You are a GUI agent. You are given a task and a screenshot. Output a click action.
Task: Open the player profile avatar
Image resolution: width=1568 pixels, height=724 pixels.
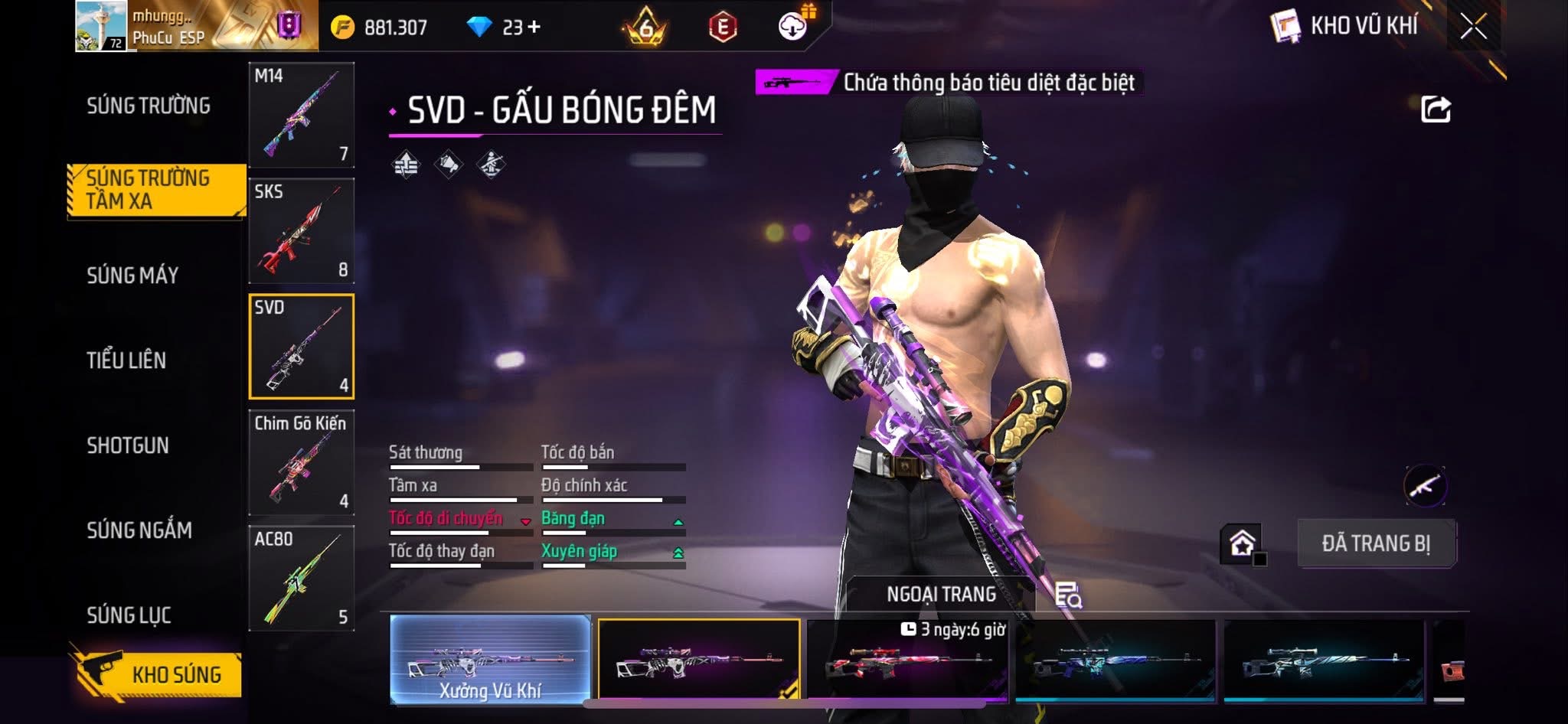101,26
